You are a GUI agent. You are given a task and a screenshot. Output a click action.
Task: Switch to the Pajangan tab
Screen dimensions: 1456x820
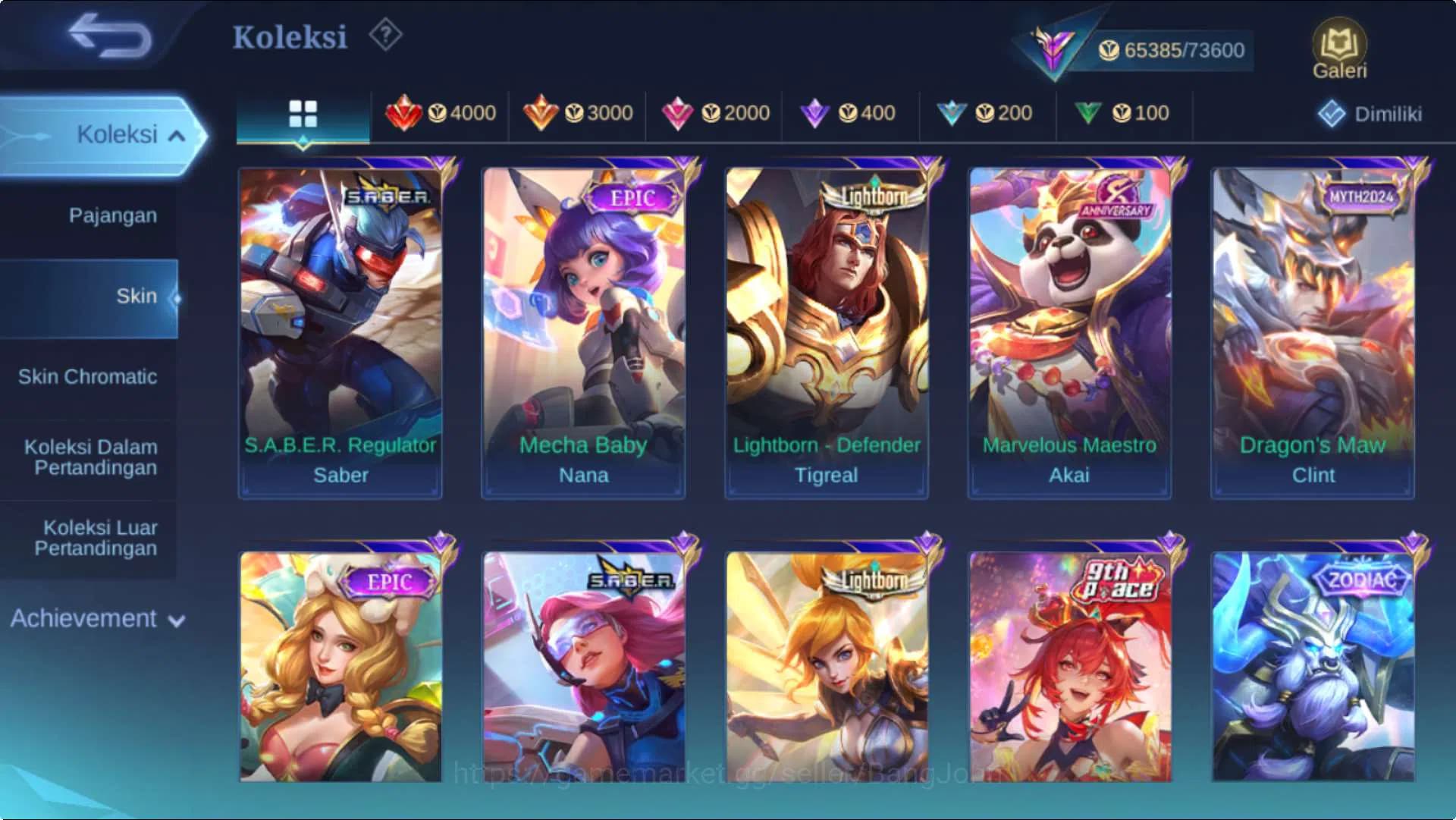tap(112, 215)
